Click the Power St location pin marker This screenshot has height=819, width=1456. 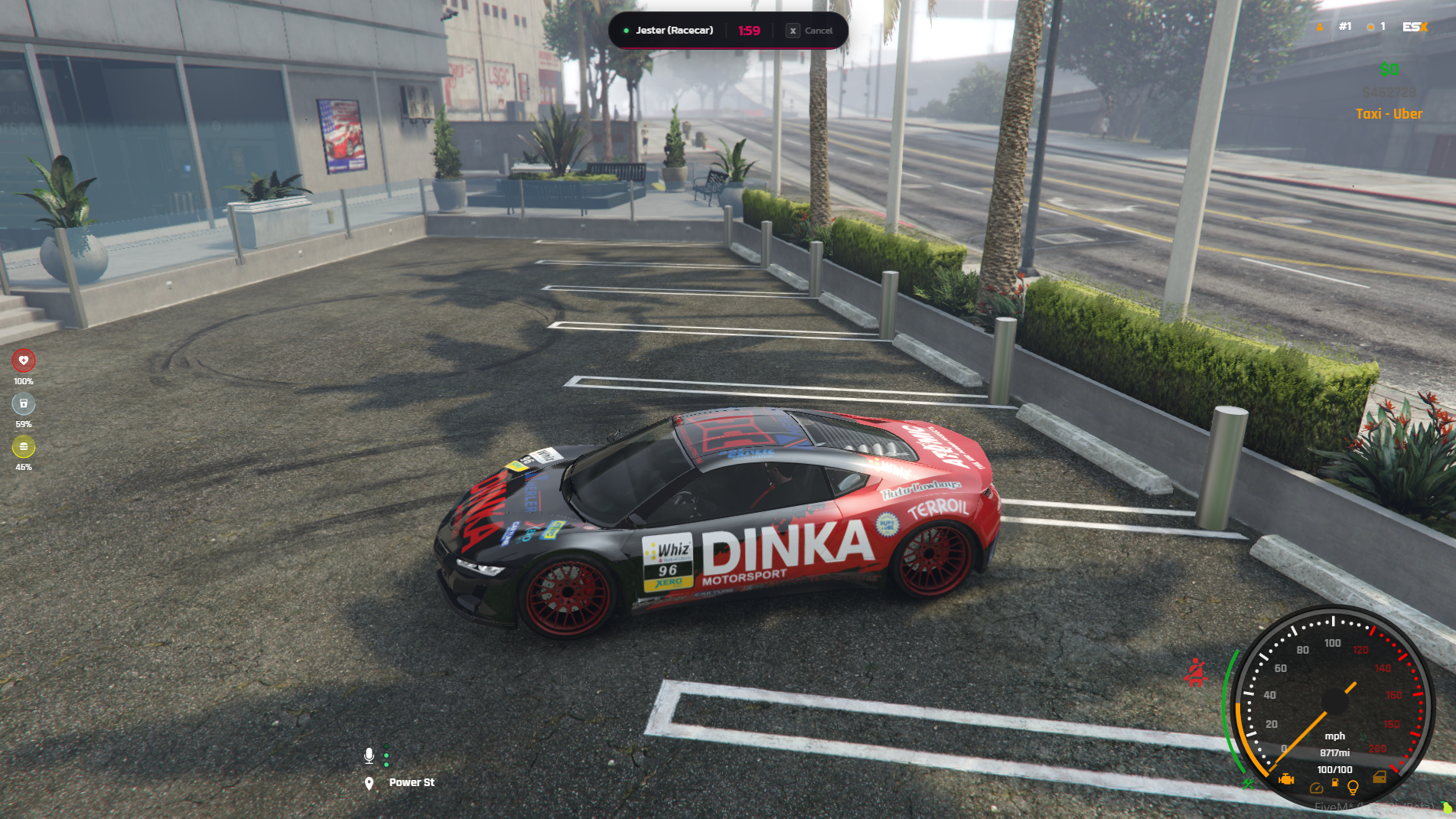coord(370,782)
